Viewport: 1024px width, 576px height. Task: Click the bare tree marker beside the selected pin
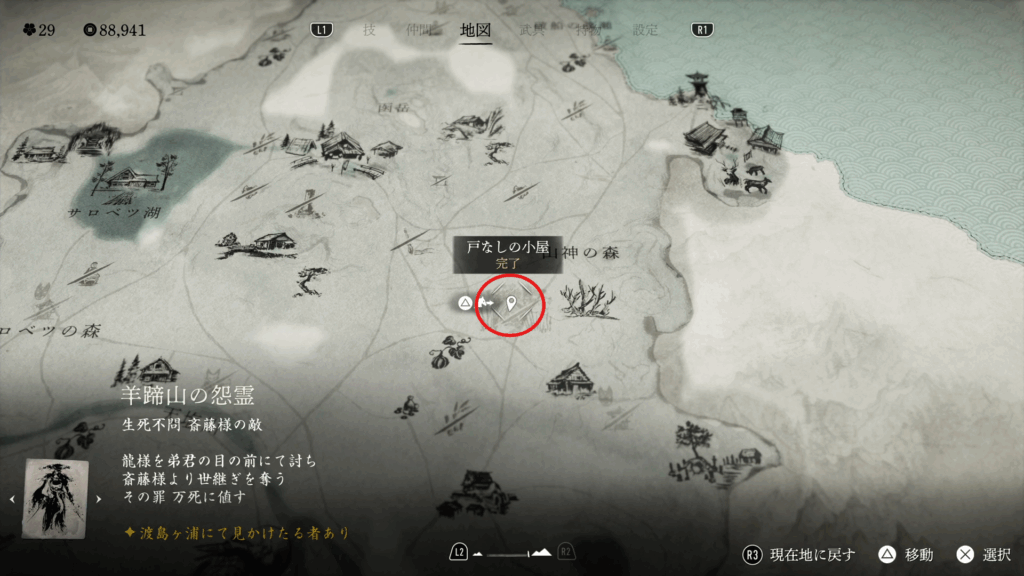point(590,300)
